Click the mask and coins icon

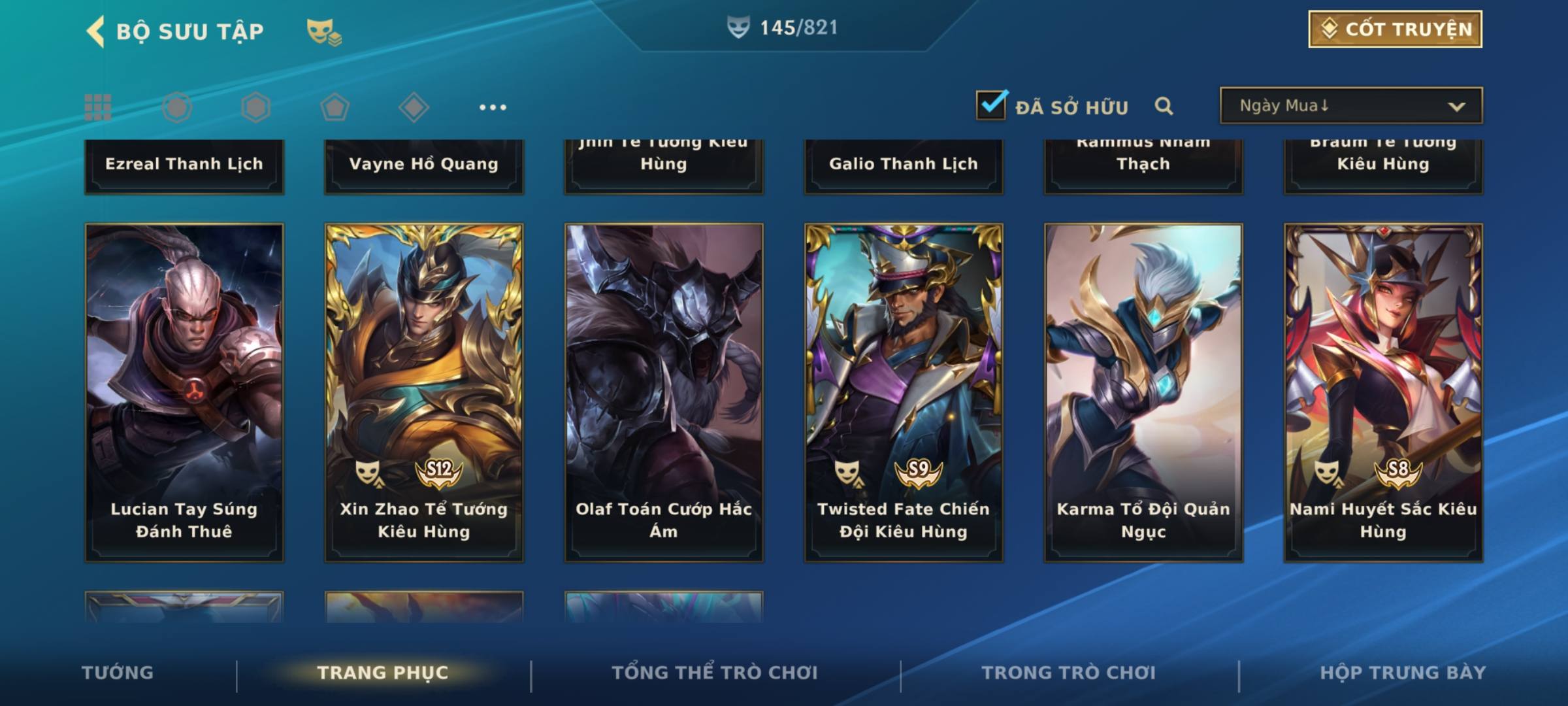coord(324,31)
